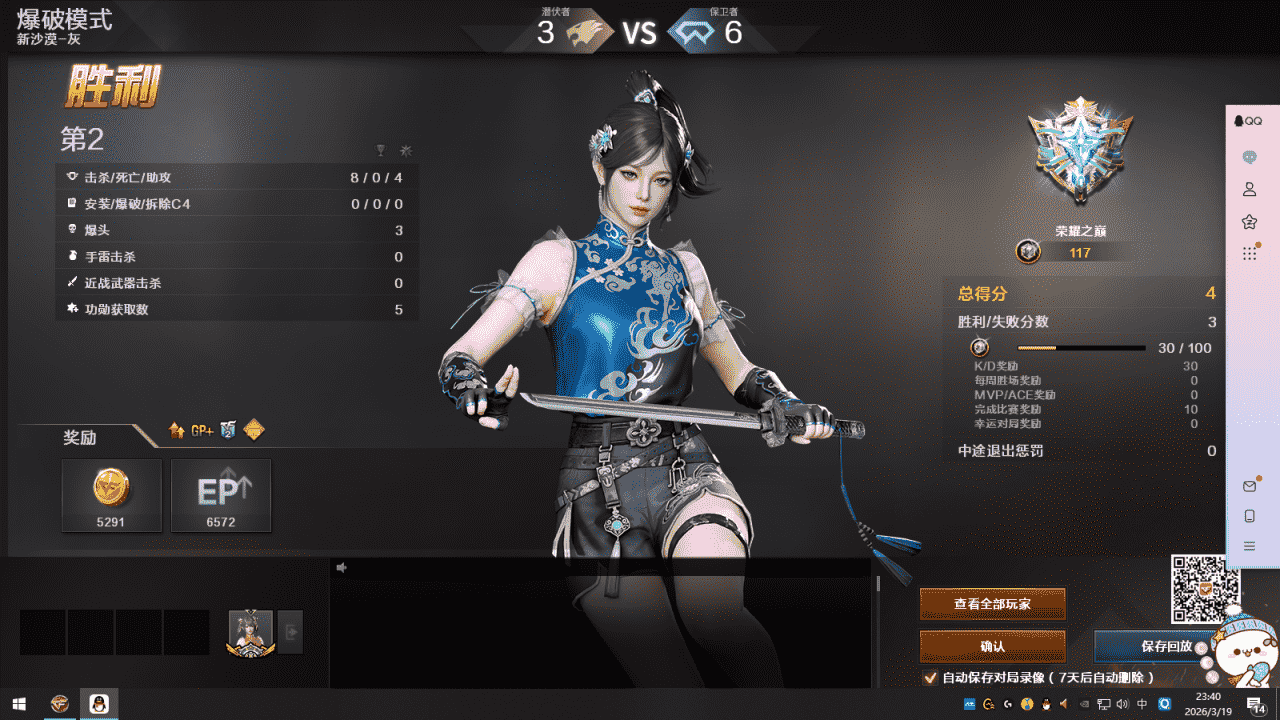This screenshot has width=1280, height=720.
Task: Open the QQ sidebar hamburger menu
Action: (1249, 546)
